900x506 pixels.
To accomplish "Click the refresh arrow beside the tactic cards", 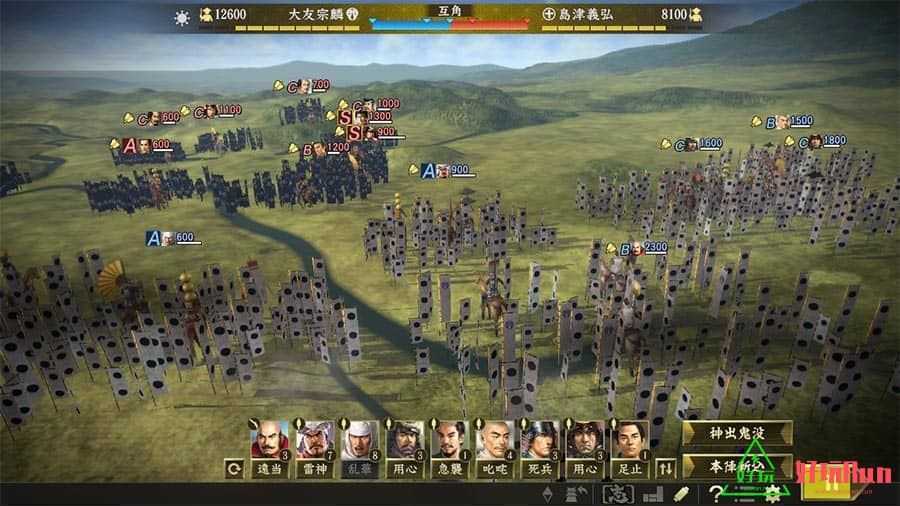I will click(233, 467).
